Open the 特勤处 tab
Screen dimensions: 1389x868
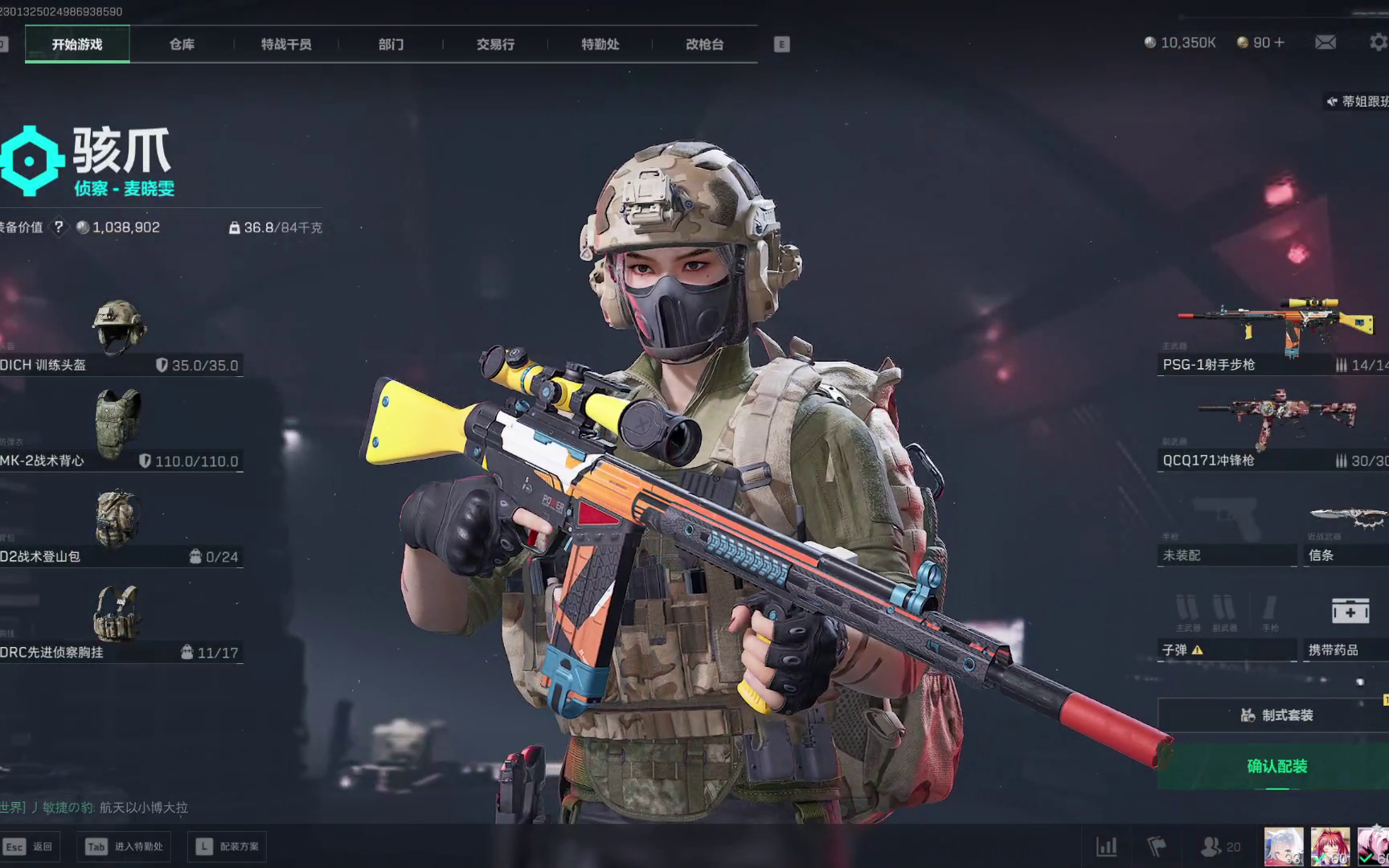coord(600,44)
